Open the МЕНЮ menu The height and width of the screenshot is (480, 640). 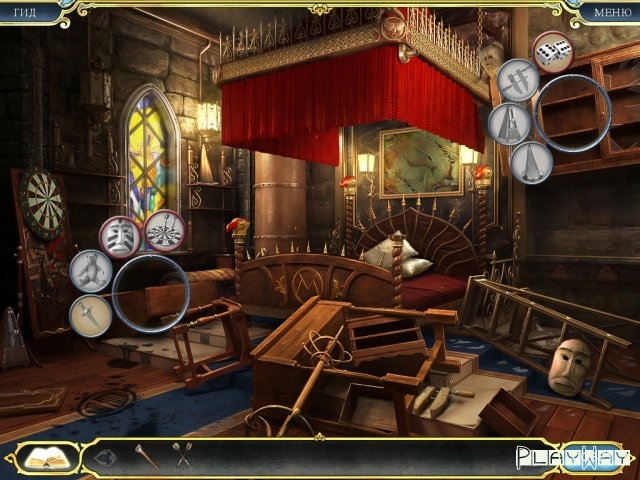click(x=612, y=12)
